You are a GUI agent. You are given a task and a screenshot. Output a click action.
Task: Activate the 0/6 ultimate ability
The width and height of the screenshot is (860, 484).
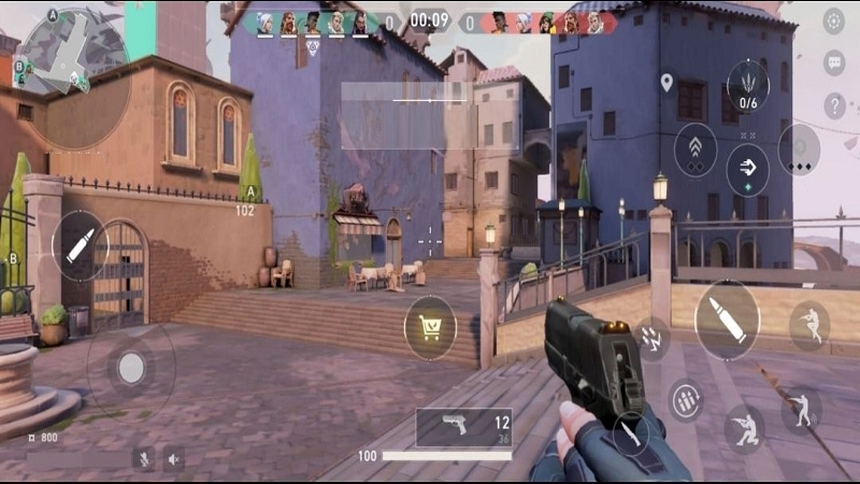(748, 86)
